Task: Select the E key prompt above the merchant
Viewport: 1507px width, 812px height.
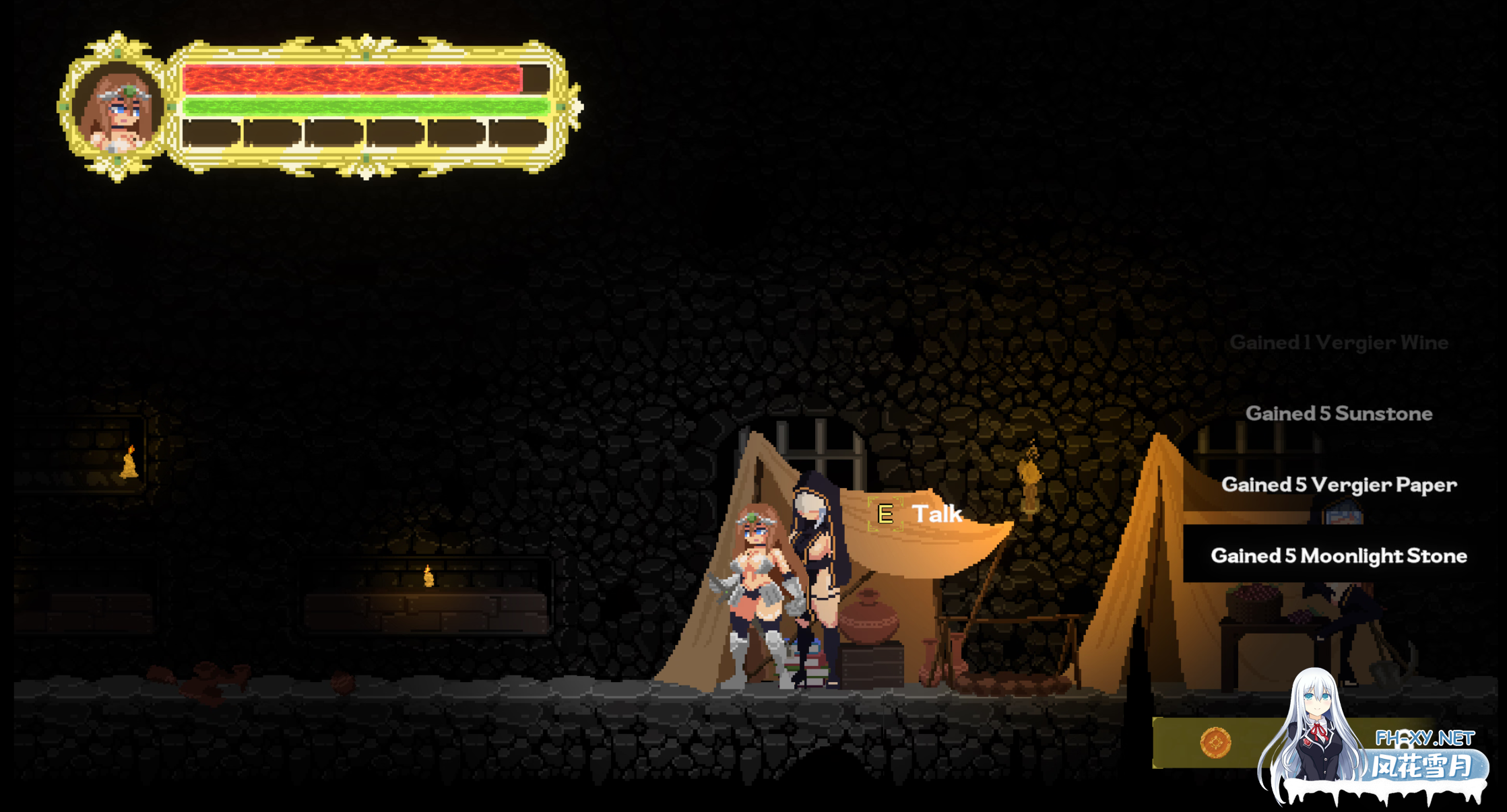Action: pyautogui.click(x=886, y=514)
